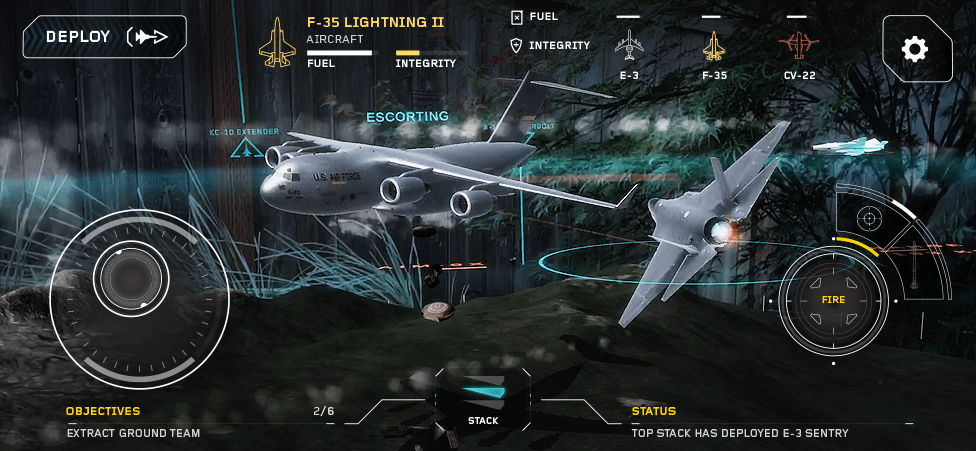
Task: Hit the Fire button
Action: pyautogui.click(x=834, y=300)
